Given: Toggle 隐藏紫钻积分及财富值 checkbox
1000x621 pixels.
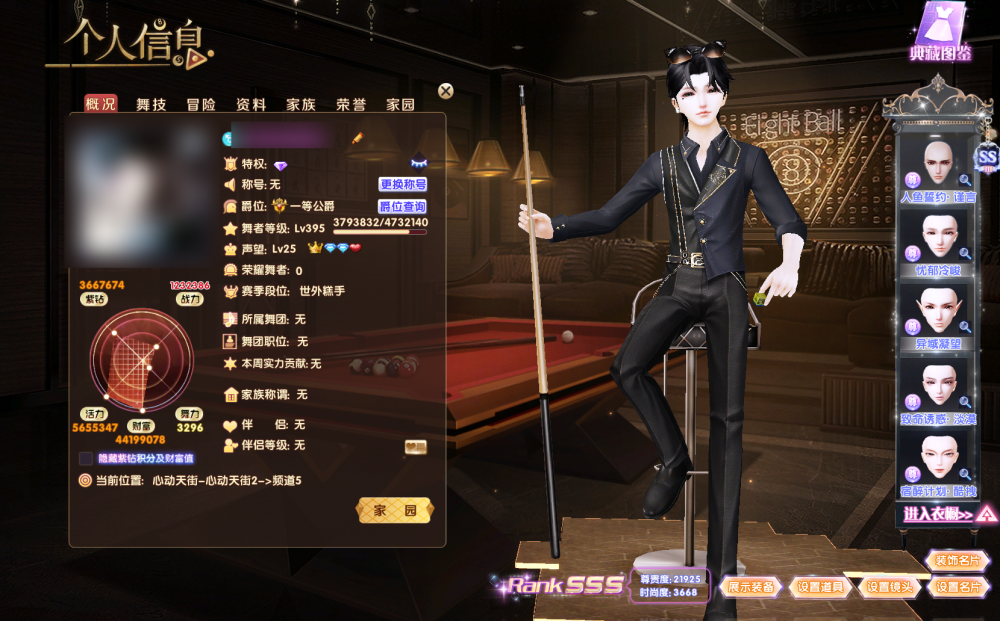Looking at the screenshot, I should [86, 458].
